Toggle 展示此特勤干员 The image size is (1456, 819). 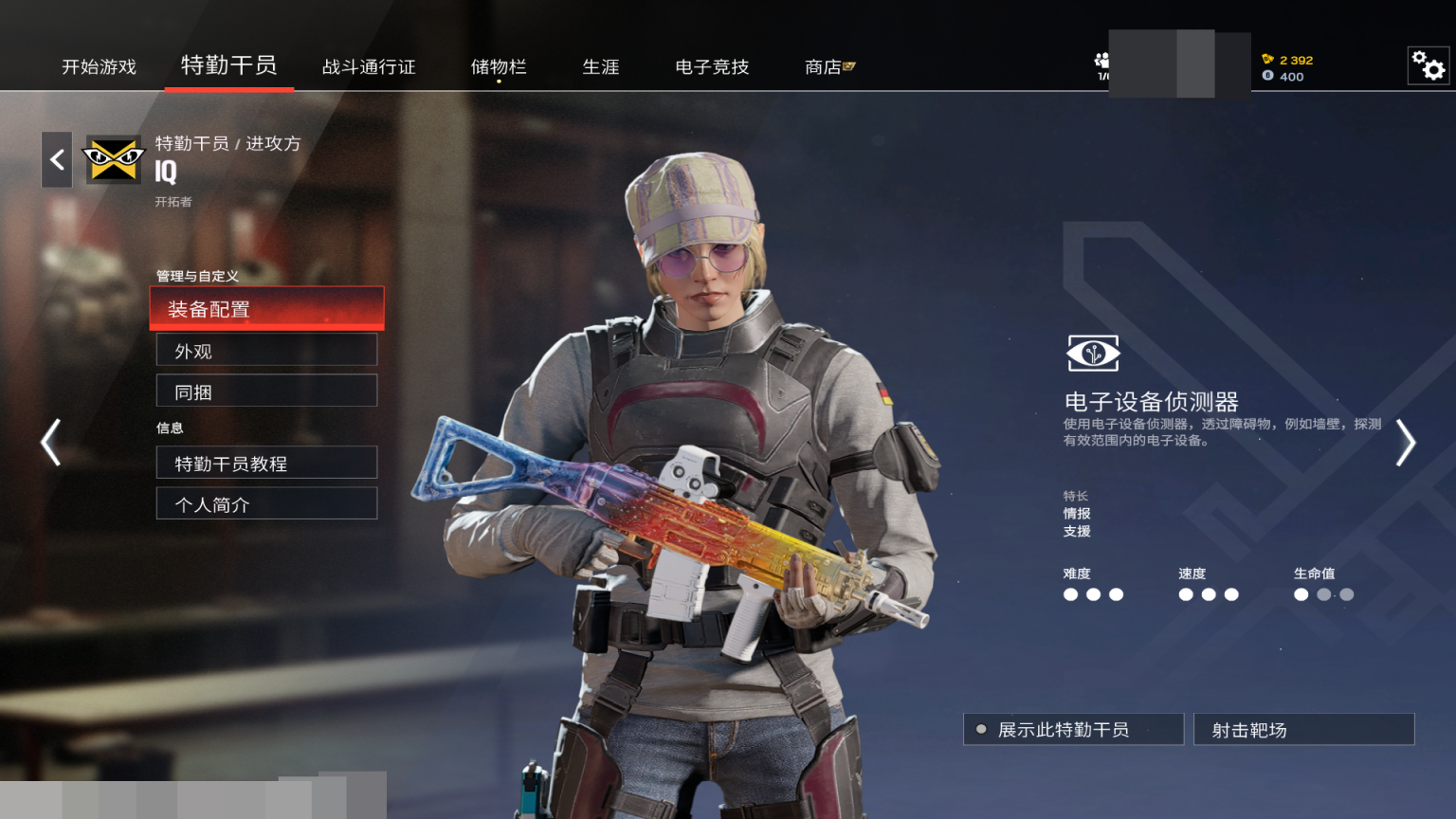click(x=1073, y=730)
